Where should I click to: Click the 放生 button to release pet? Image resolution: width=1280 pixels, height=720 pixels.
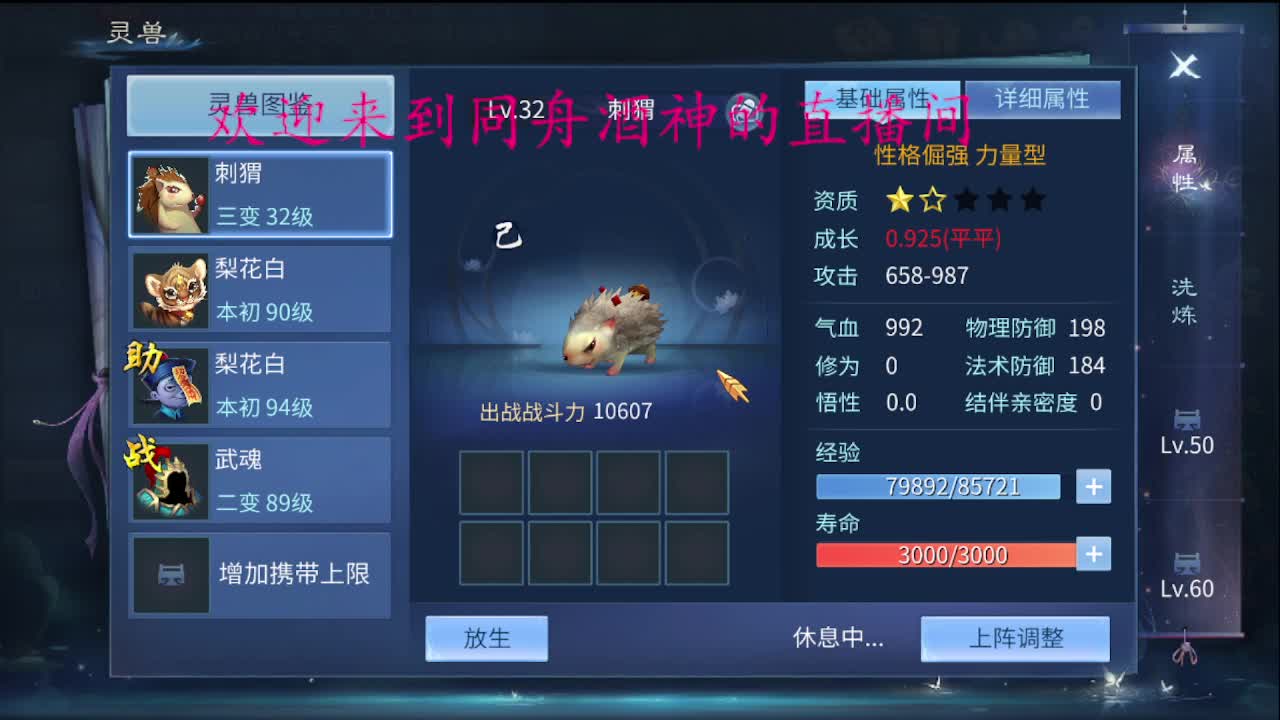point(487,637)
